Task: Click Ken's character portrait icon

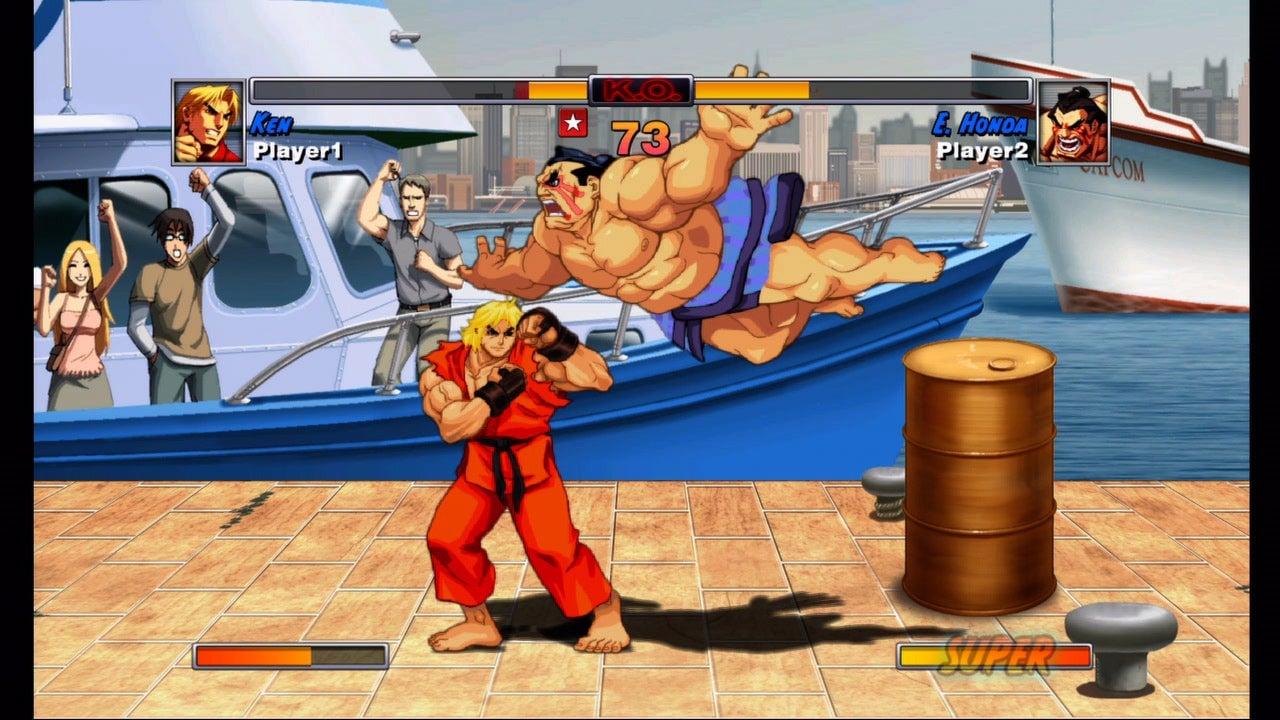Action: pos(208,120)
